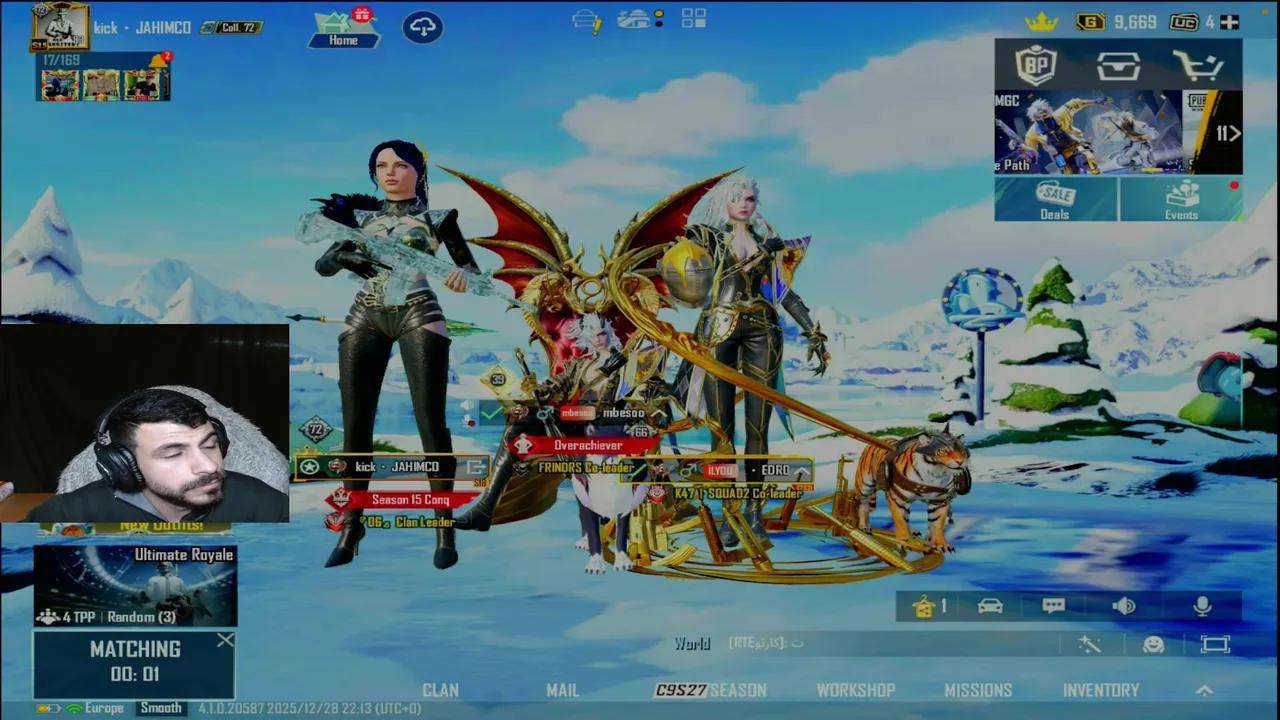Viewport: 1280px width, 720px height.
Task: Open the vehicle garage car icon
Action: click(x=989, y=605)
